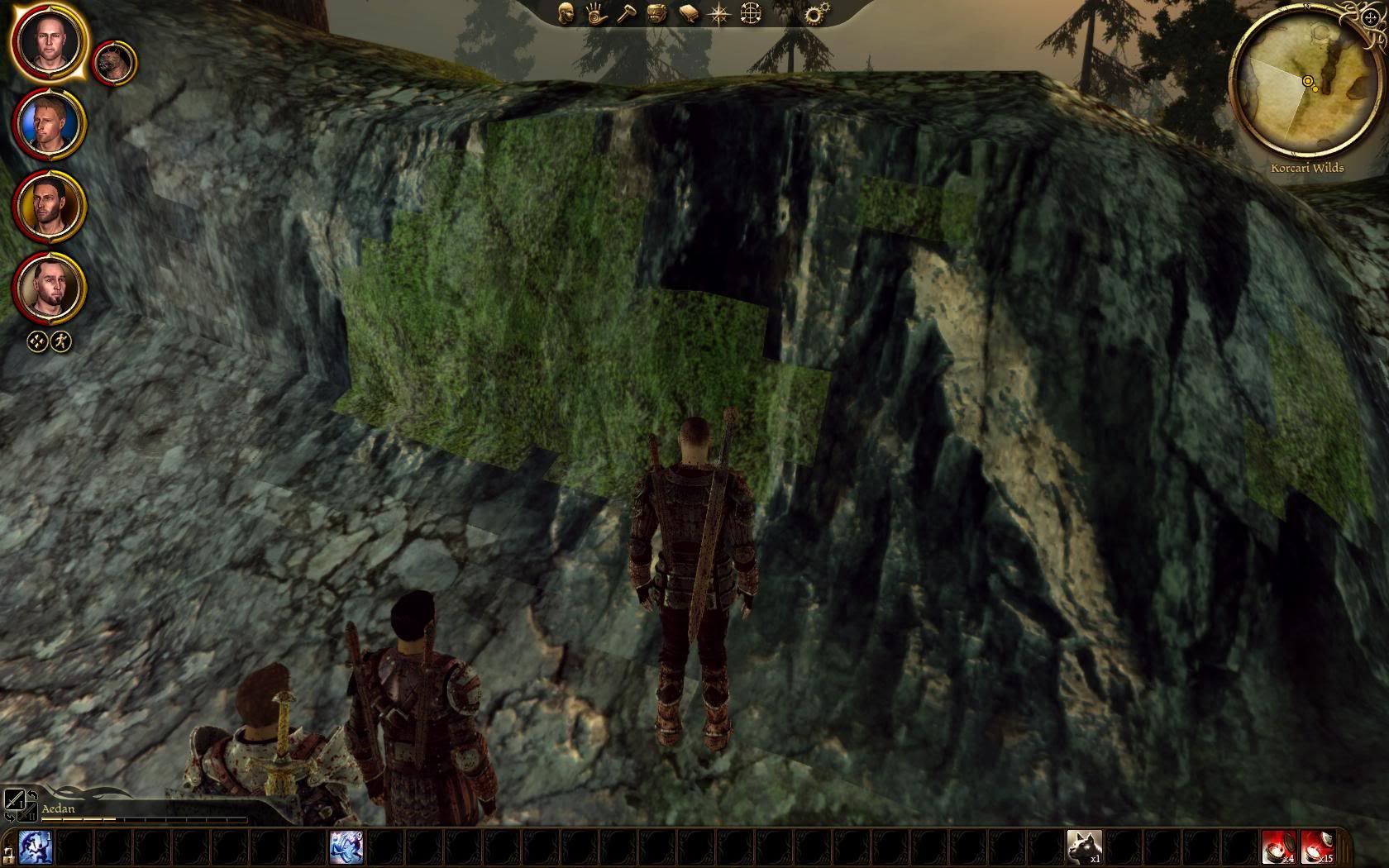Click the select-all party button
1389x868 pixels.
pyautogui.click(x=37, y=341)
